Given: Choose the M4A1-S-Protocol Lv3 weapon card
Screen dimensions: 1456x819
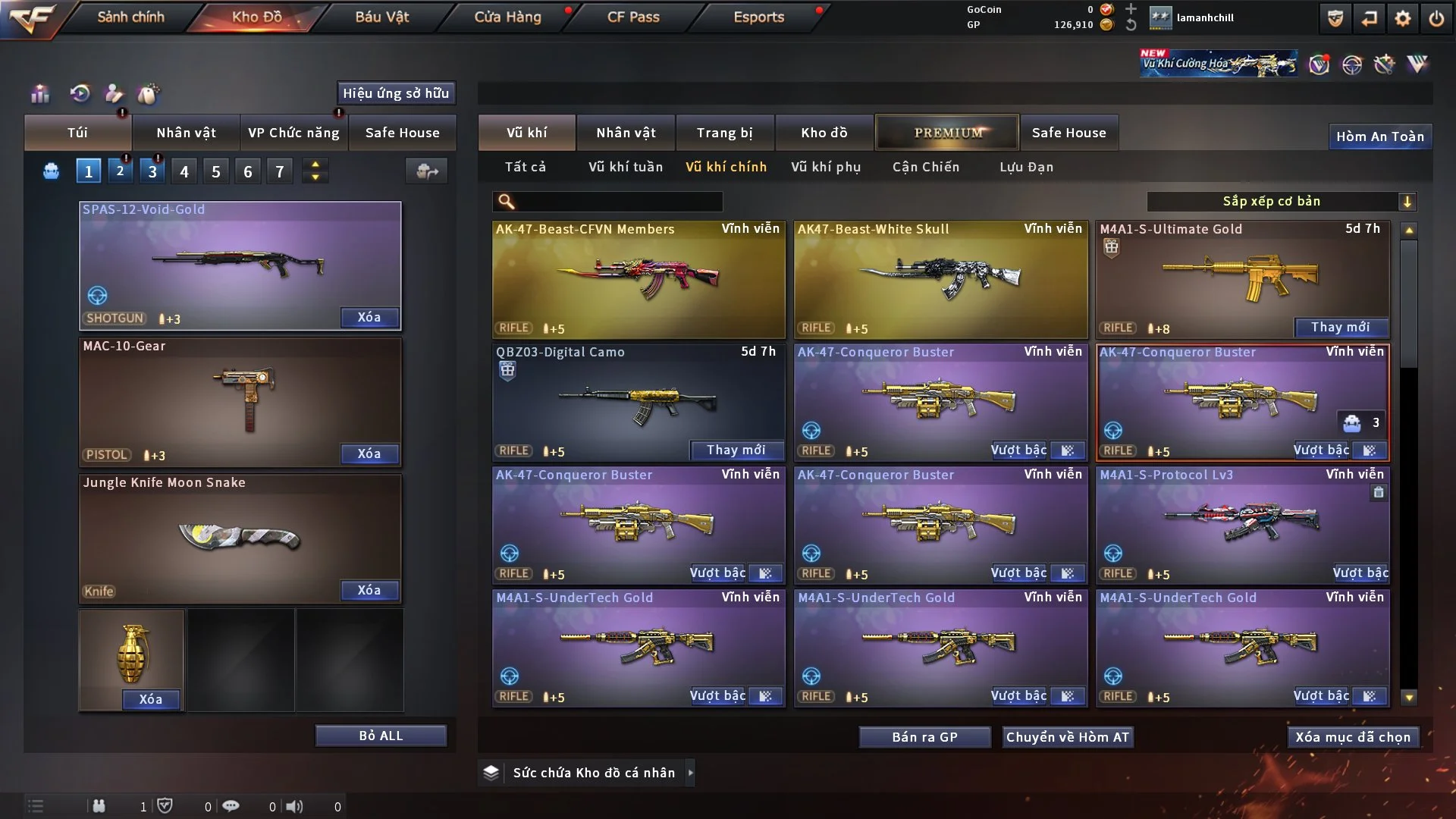Looking at the screenshot, I should tap(1243, 523).
